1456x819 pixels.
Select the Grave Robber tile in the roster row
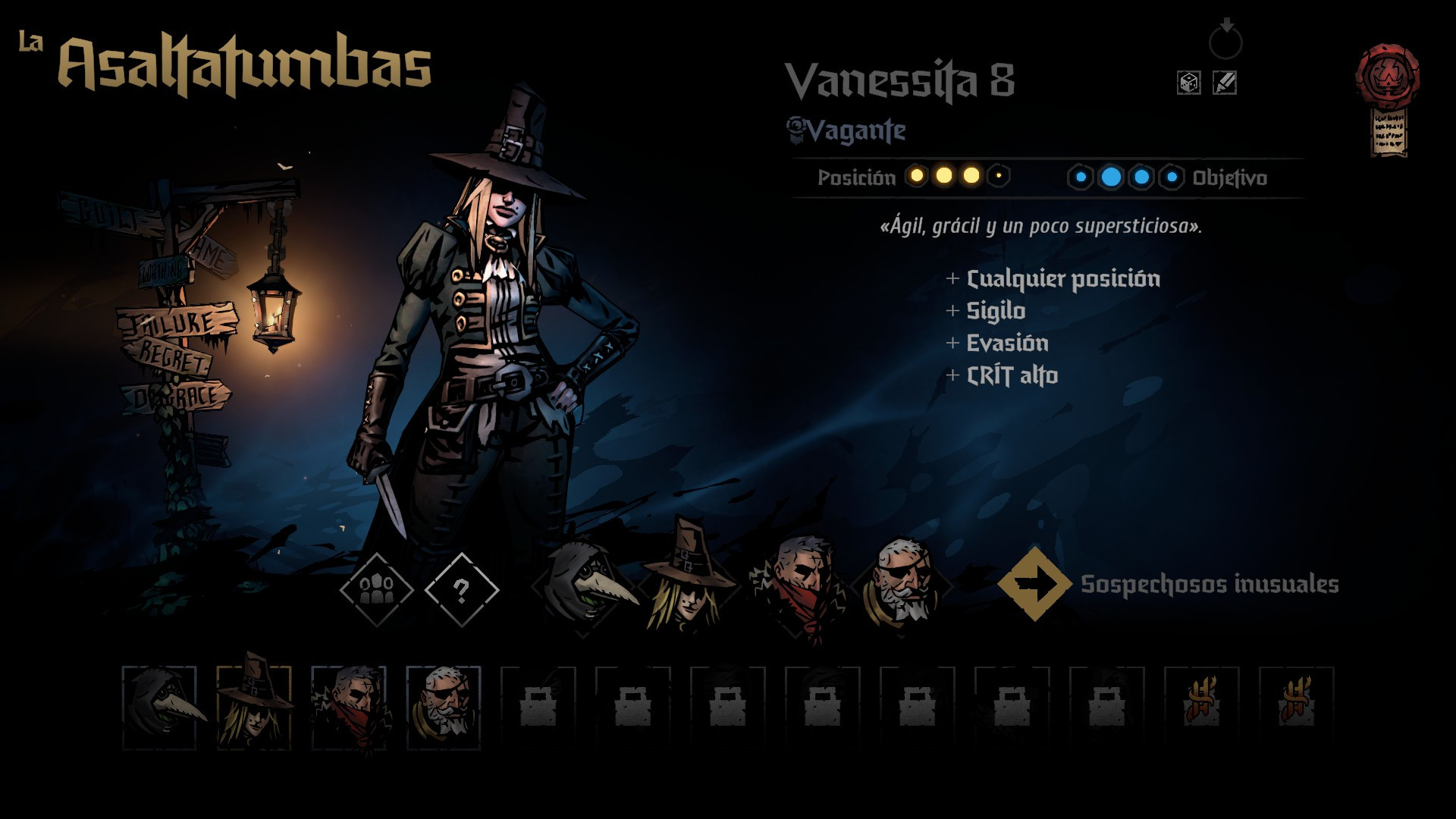click(254, 708)
